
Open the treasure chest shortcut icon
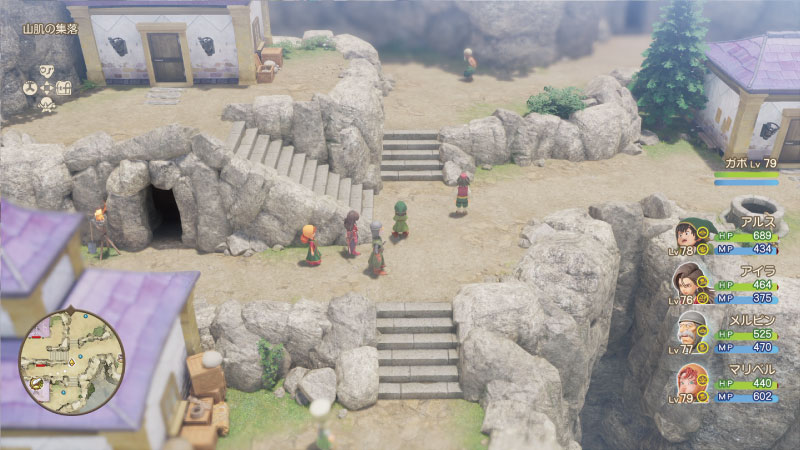pos(64,87)
